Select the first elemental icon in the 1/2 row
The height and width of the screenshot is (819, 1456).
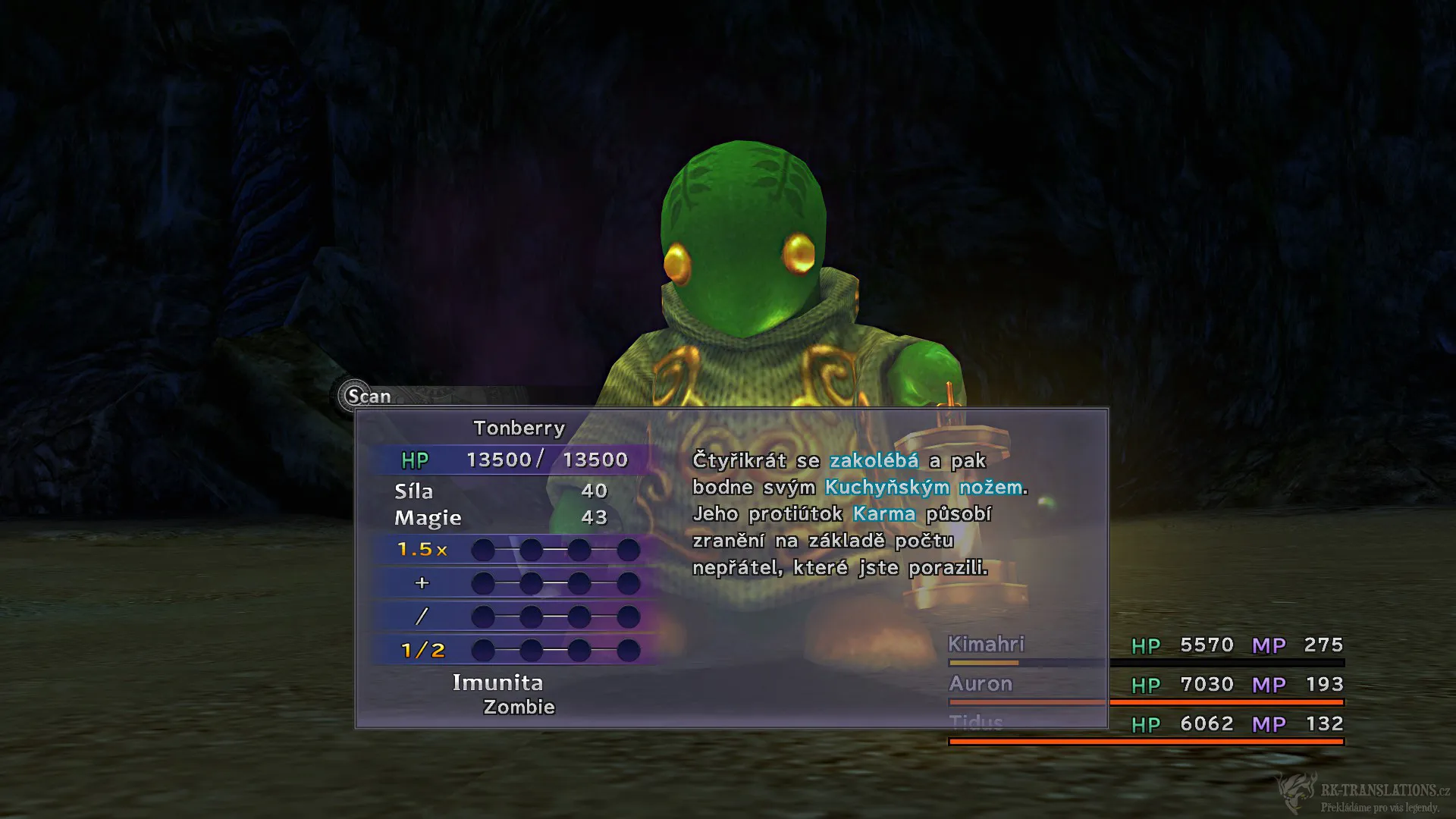point(482,650)
